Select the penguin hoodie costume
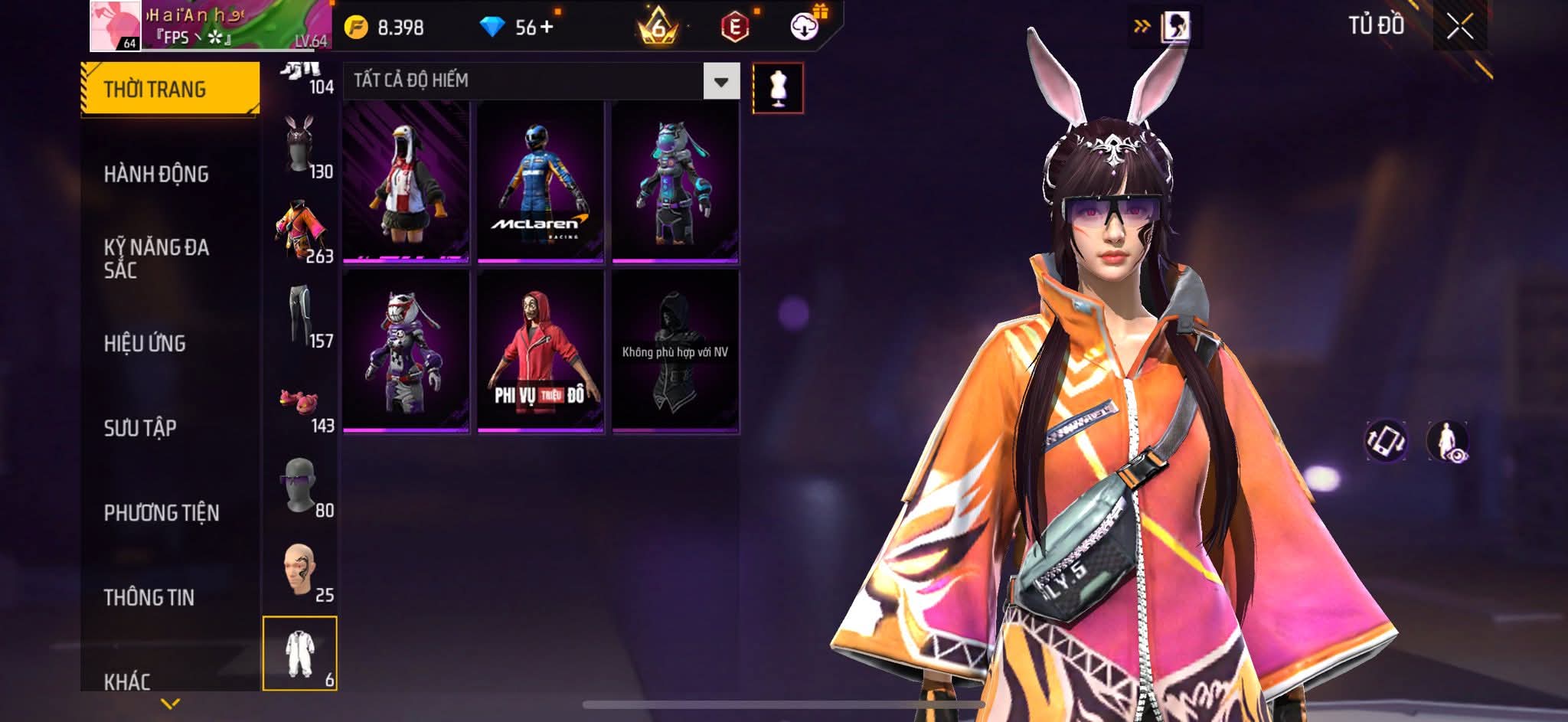This screenshot has width=1568, height=722. (x=406, y=182)
